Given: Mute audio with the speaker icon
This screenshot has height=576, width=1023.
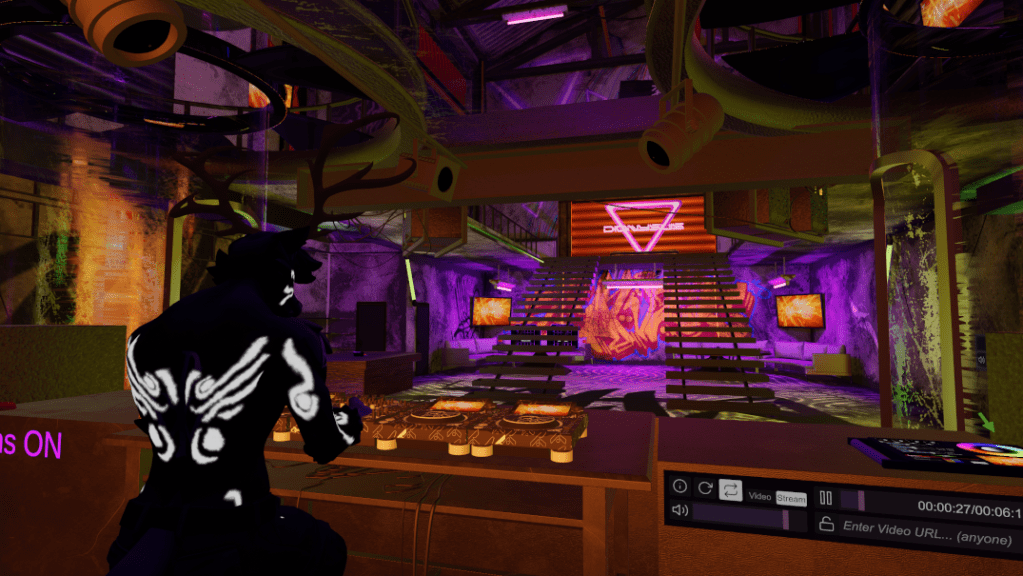Looking at the screenshot, I should (x=680, y=511).
